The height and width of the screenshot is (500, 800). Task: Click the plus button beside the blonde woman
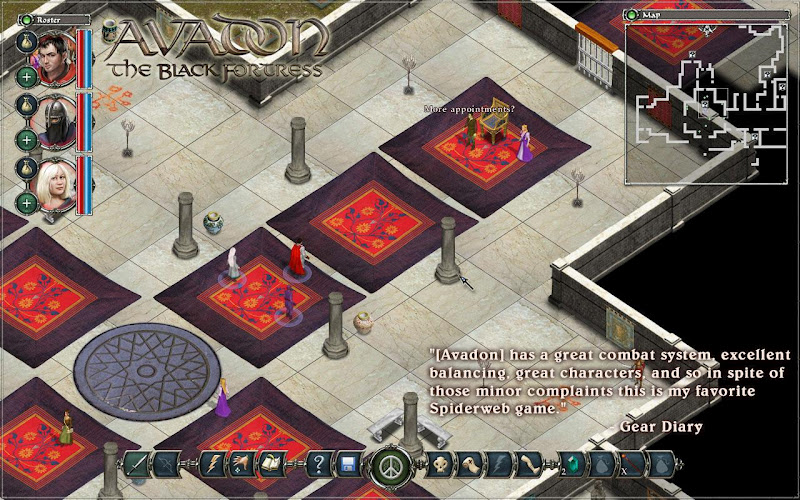click(26, 203)
